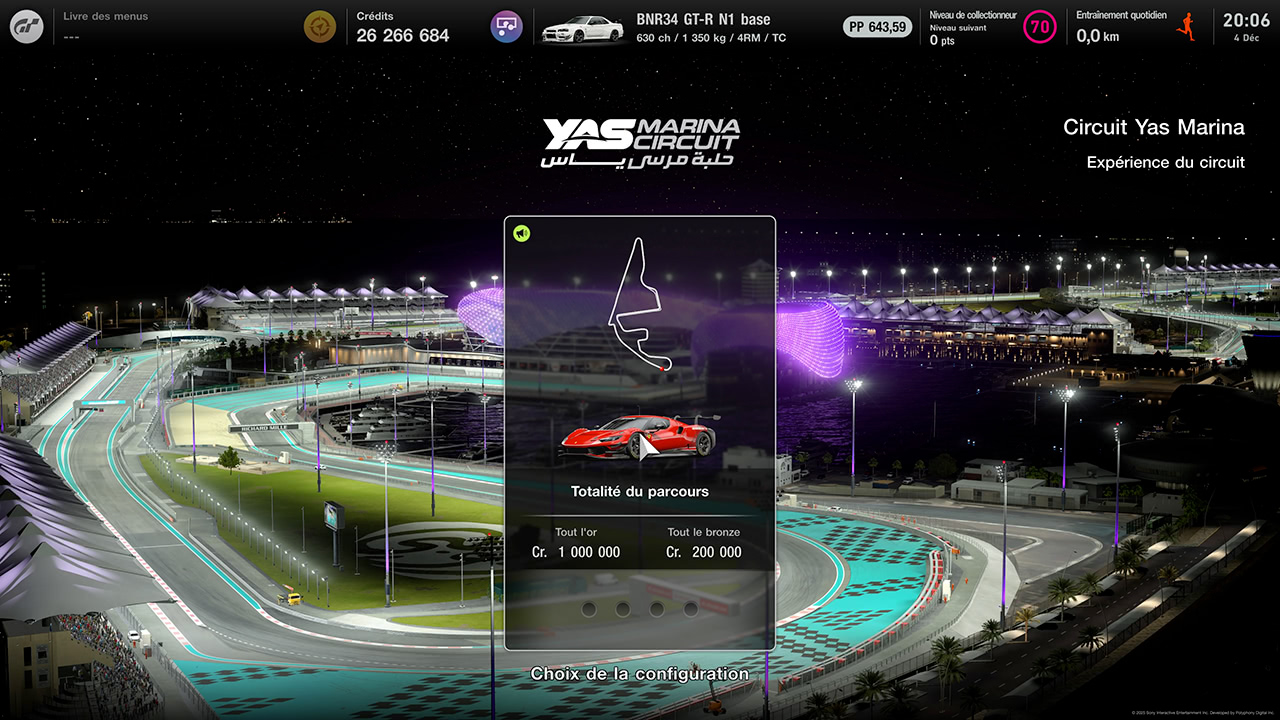Screen dimensions: 1280x720
Task: Select Expérience du circuit heading
Action: 1167,162
